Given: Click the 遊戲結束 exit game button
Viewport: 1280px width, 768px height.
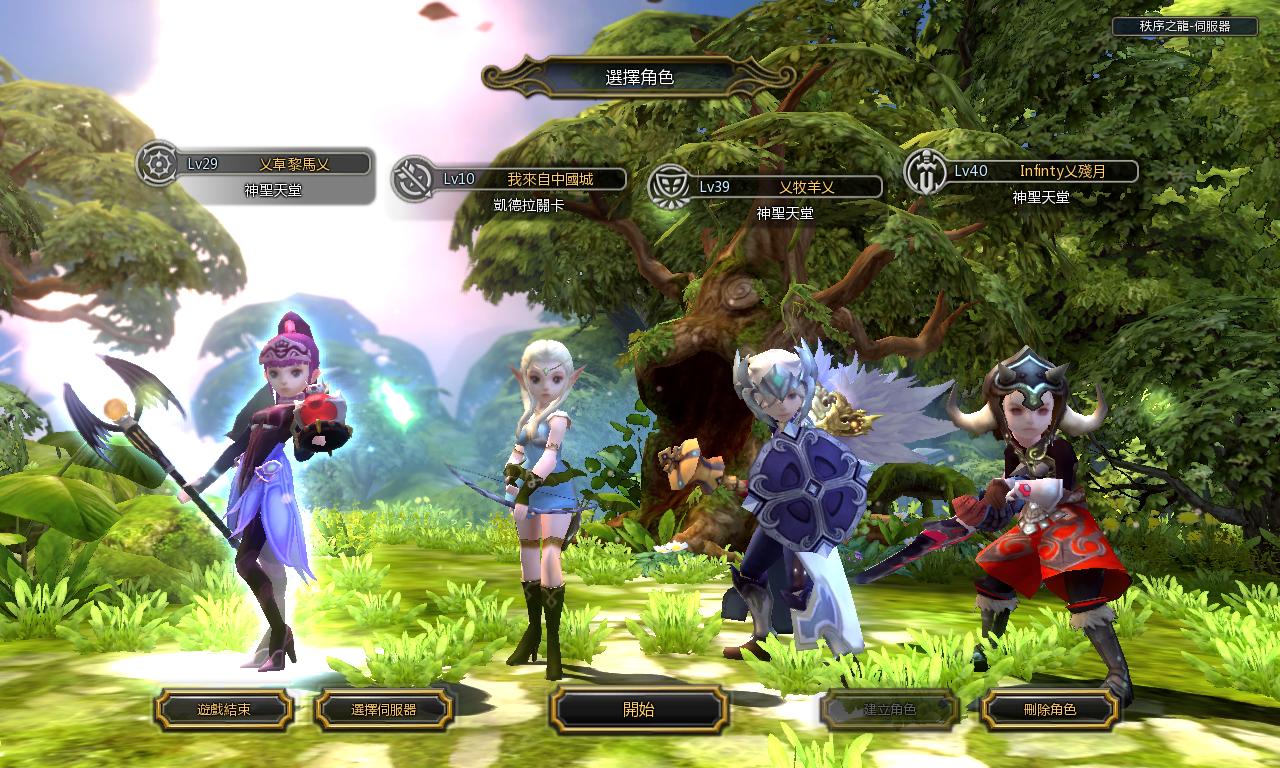Looking at the screenshot, I should click(223, 710).
